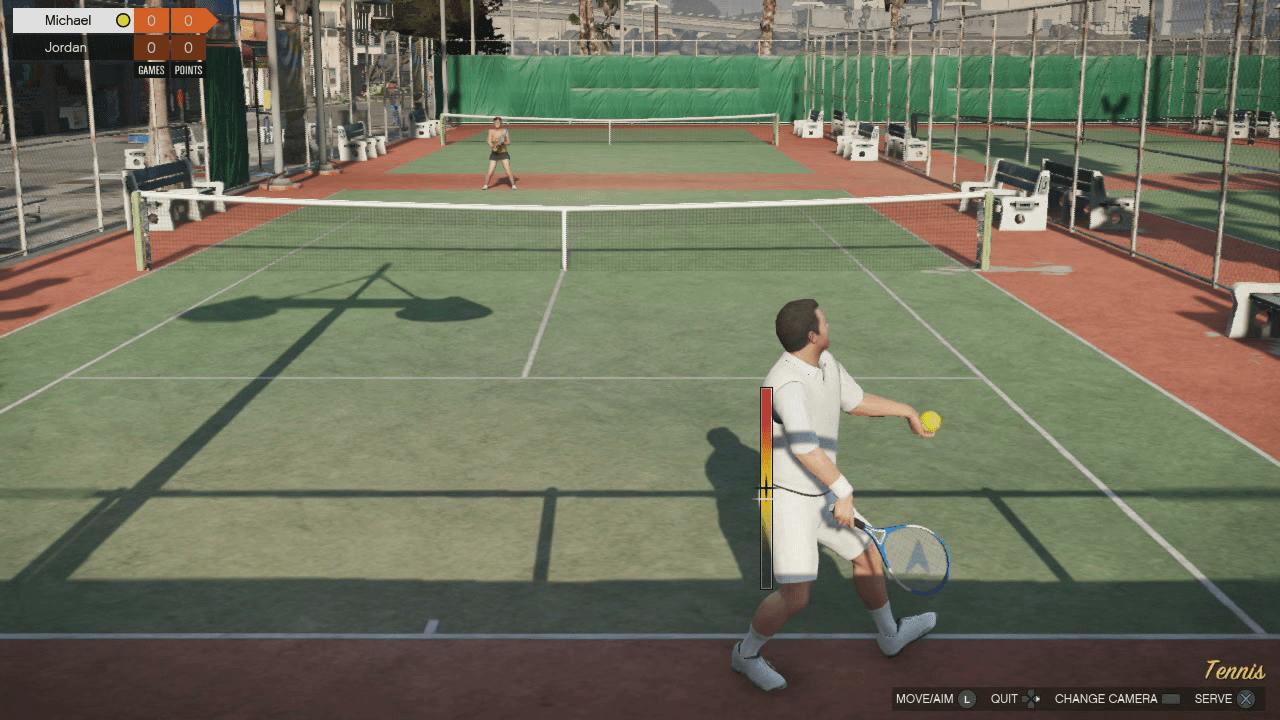Toggle the orange POINTS counter for Michael
This screenshot has width=1280, height=720.
pos(188,19)
